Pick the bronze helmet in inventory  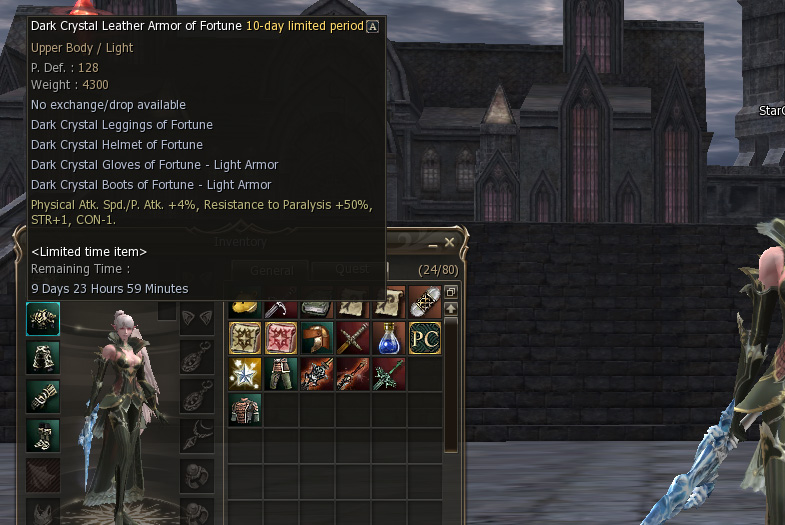[x=317, y=338]
